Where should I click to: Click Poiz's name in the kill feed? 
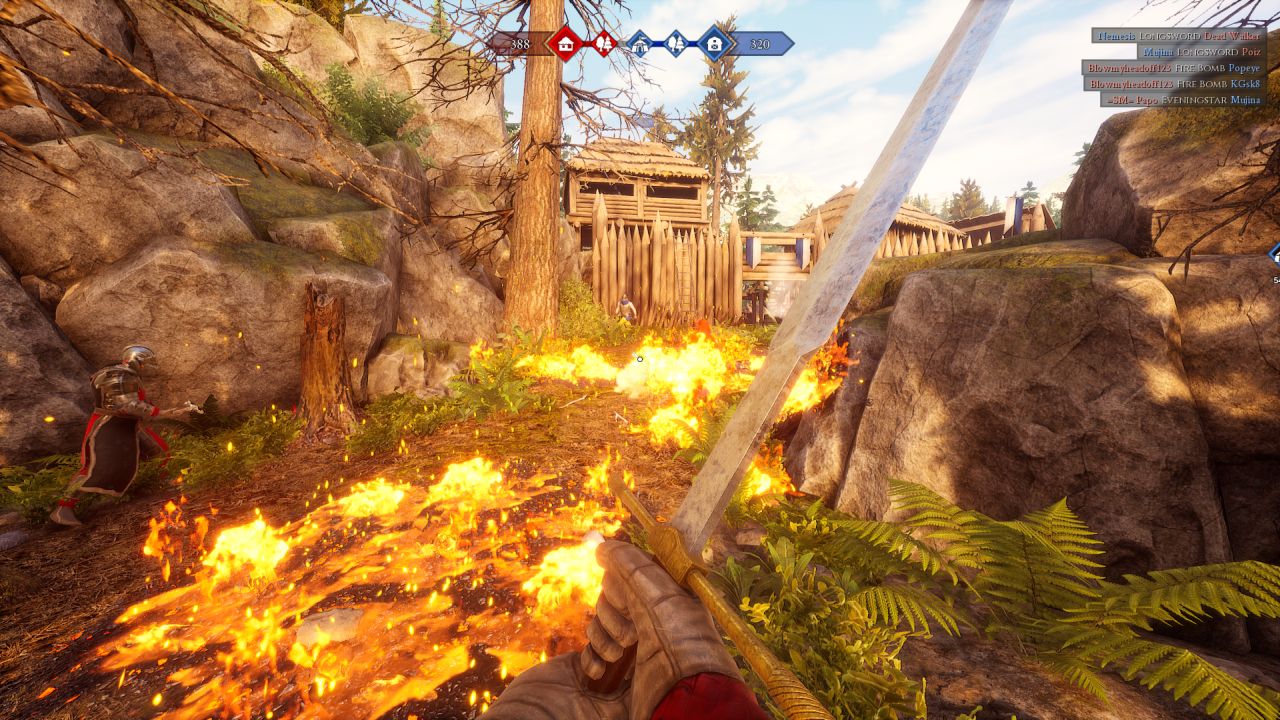click(1252, 52)
